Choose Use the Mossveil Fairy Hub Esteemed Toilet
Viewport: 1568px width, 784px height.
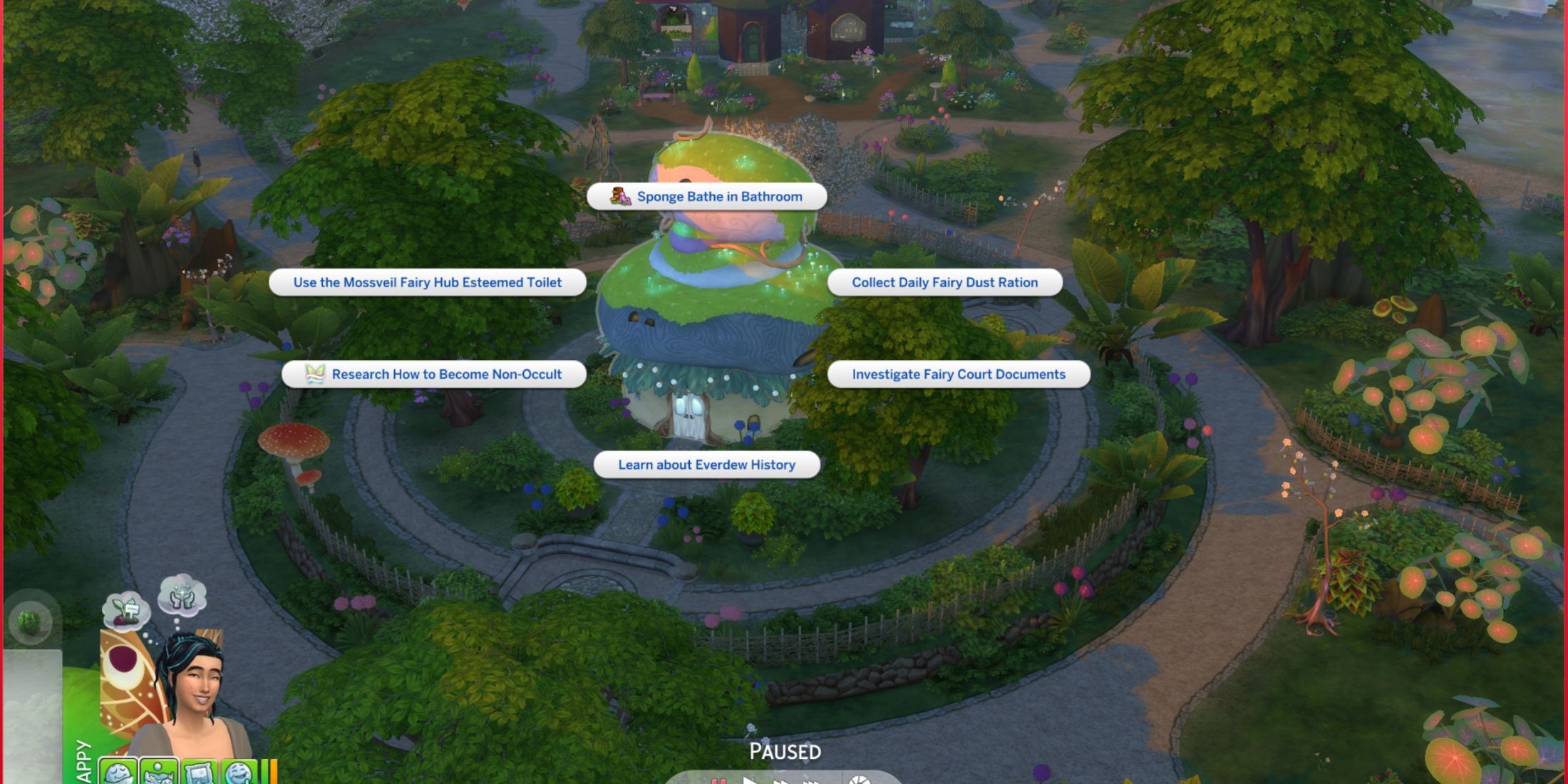427,282
